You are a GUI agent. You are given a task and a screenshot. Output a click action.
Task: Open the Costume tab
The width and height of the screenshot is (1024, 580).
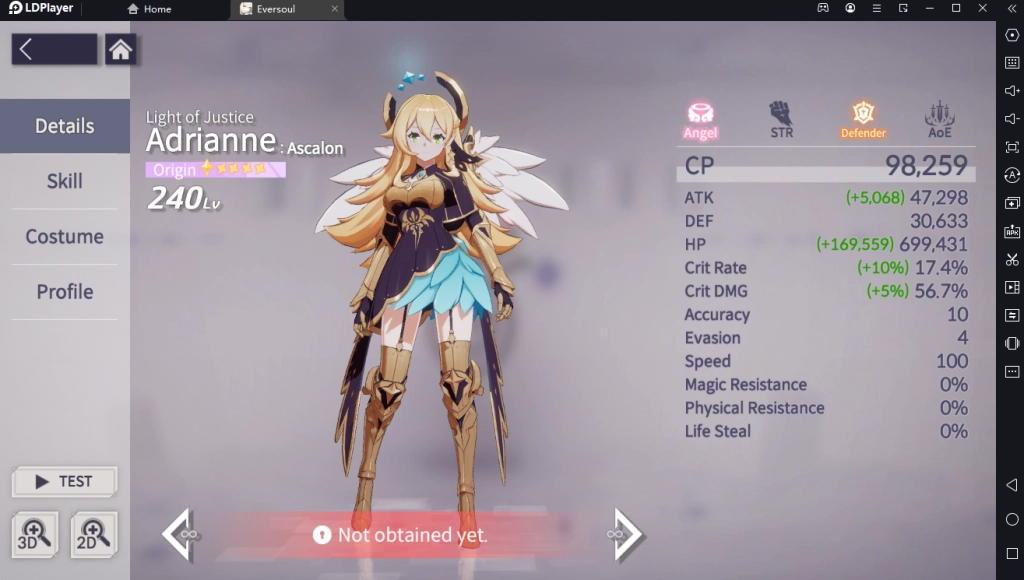pyautogui.click(x=65, y=237)
